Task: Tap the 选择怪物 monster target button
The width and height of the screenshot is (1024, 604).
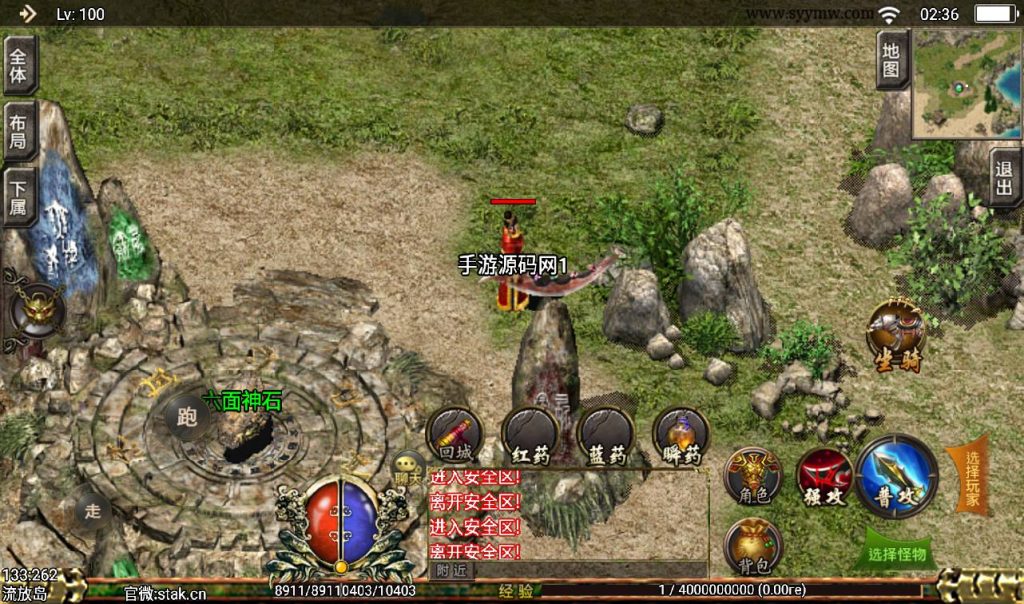Action: click(x=897, y=553)
